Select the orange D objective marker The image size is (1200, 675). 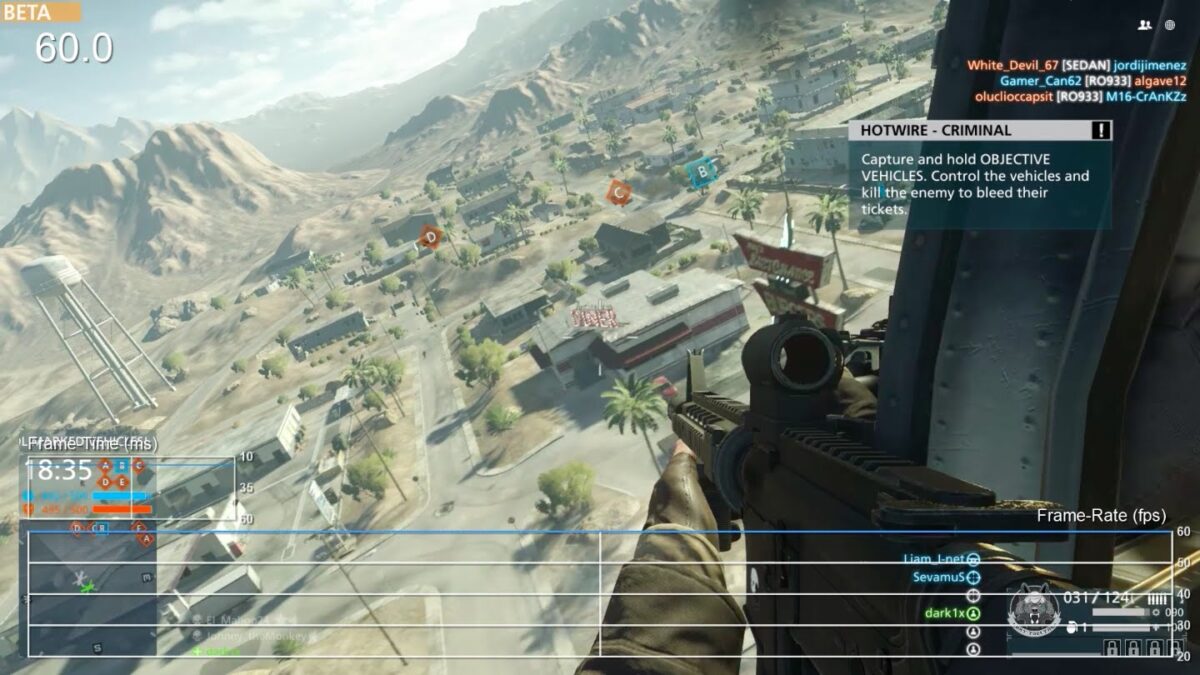click(x=431, y=237)
